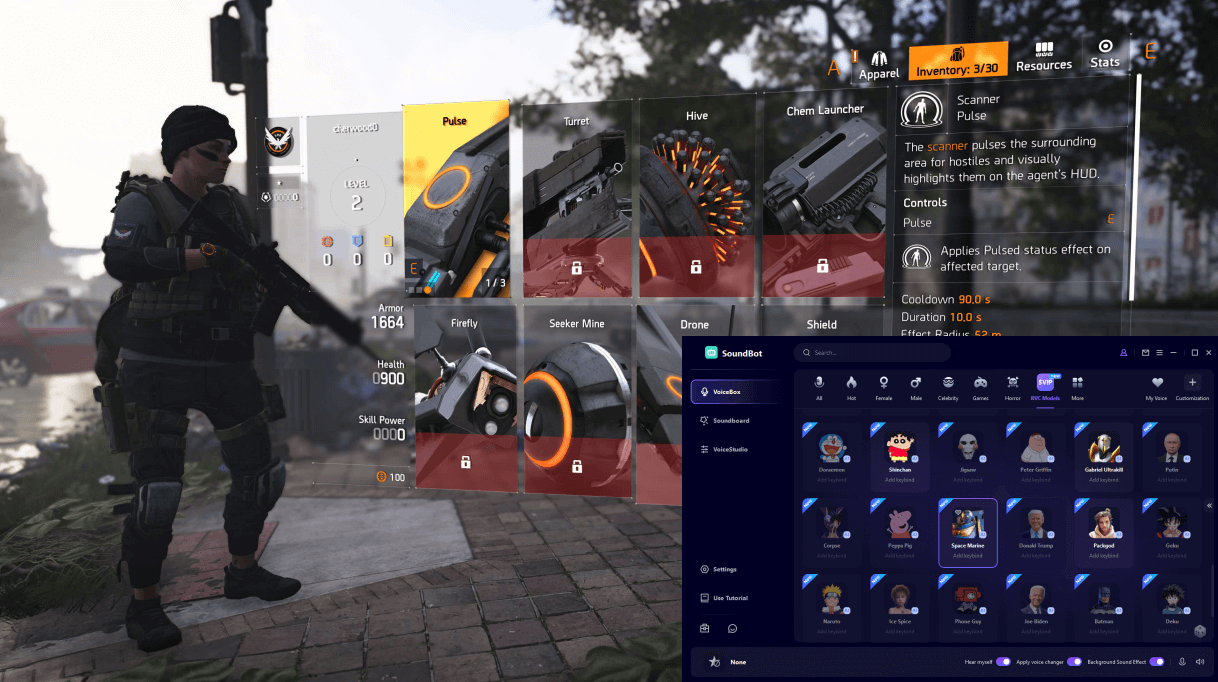Open the Resources tab
Image resolution: width=1218 pixels, height=682 pixels.
[x=1044, y=57]
